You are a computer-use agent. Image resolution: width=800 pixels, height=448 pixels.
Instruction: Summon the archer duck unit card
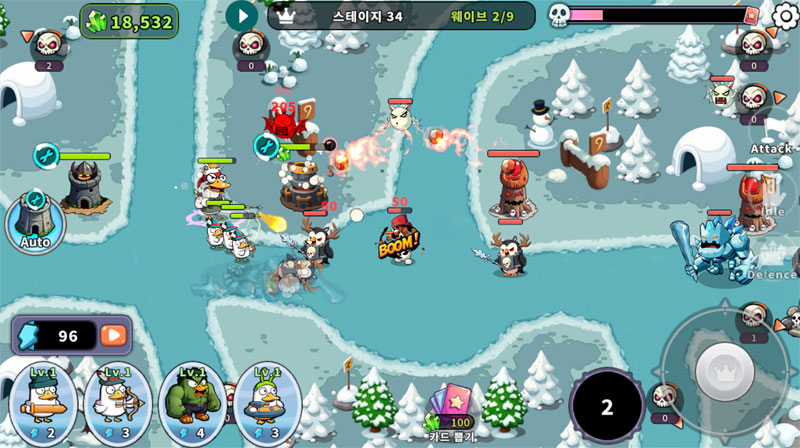(118, 403)
